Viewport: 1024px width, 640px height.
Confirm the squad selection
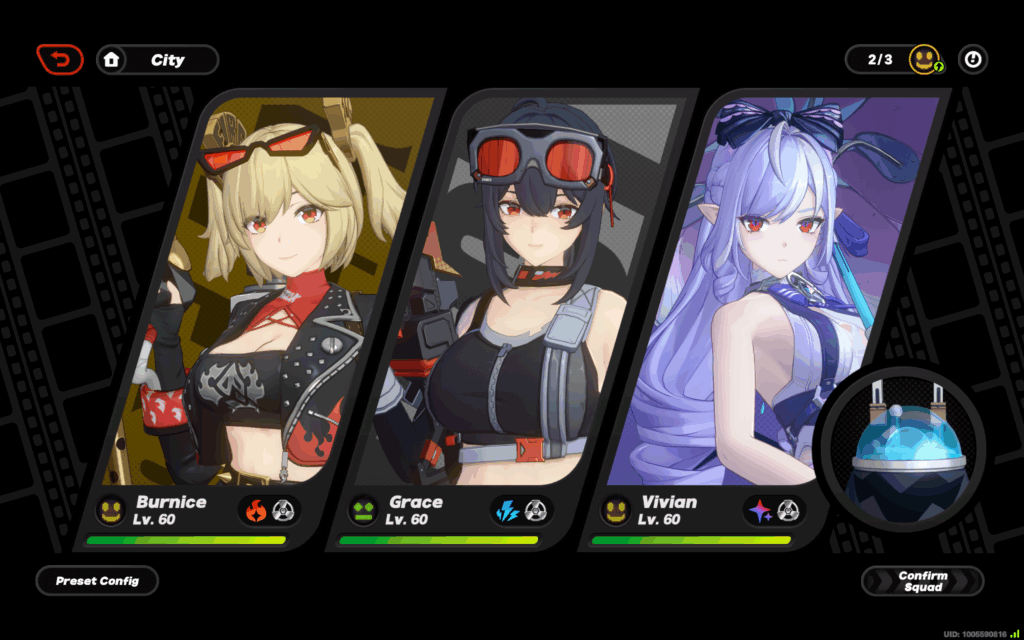pyautogui.click(x=922, y=581)
